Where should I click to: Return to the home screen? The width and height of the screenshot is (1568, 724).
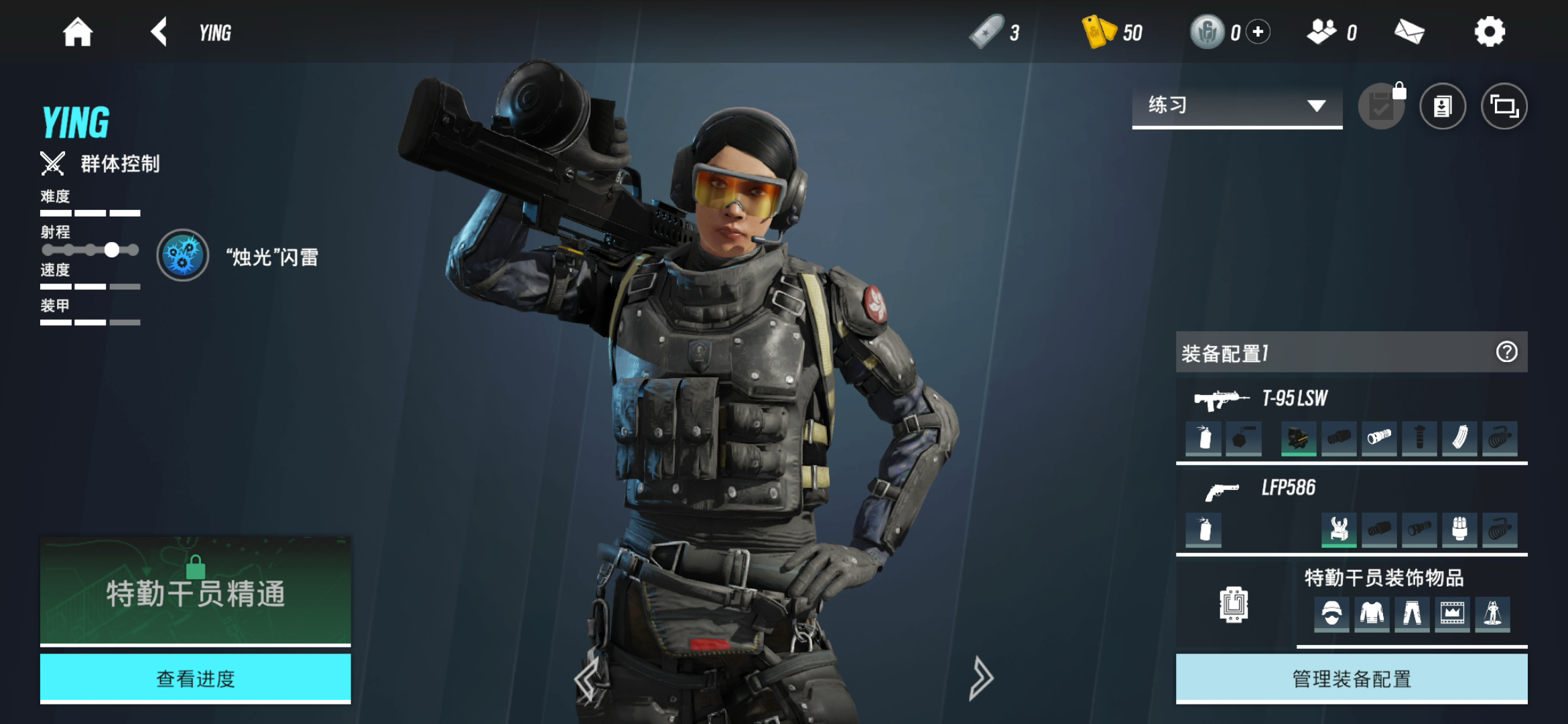tap(77, 32)
